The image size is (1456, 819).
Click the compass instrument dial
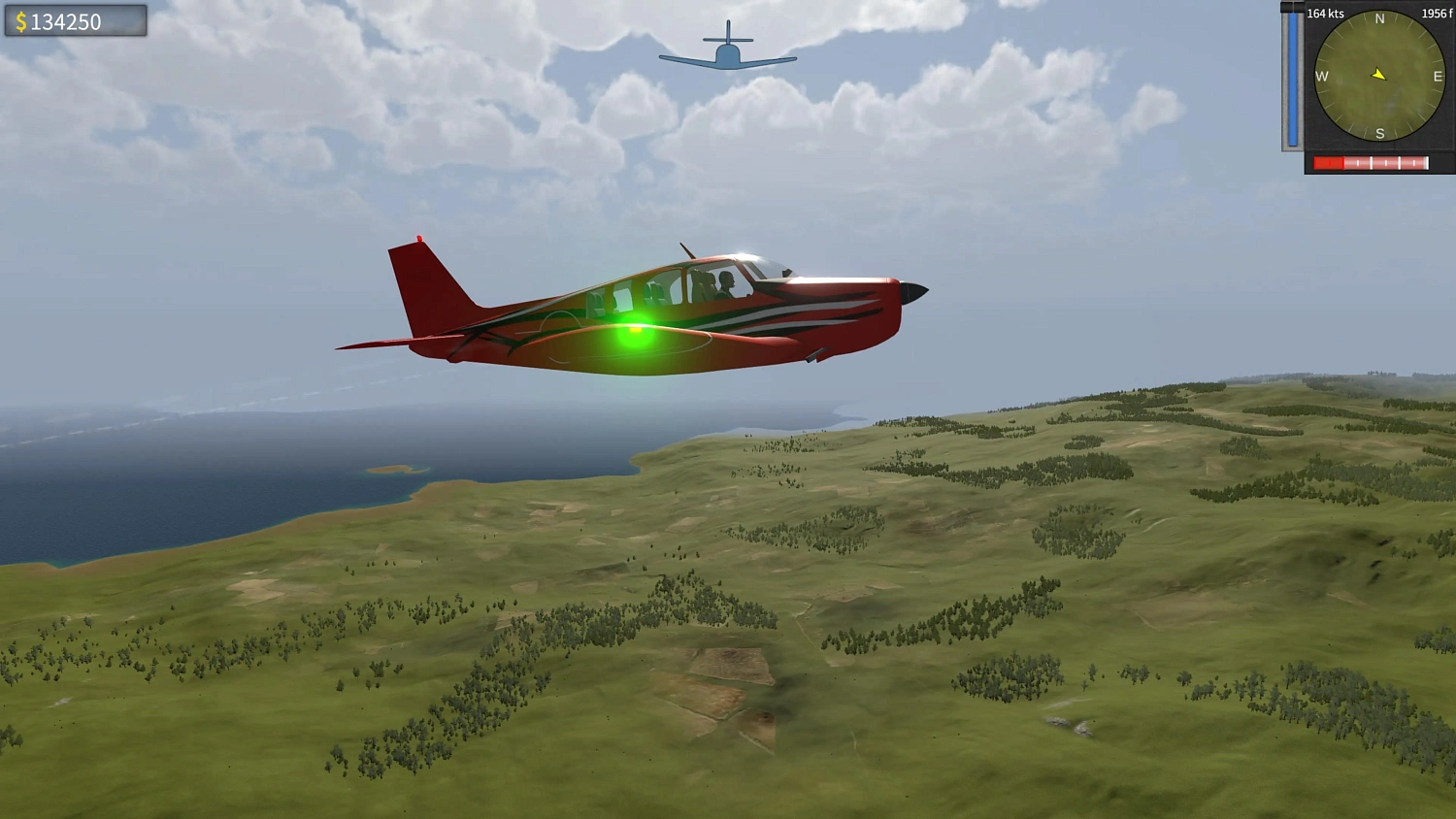(x=1377, y=78)
